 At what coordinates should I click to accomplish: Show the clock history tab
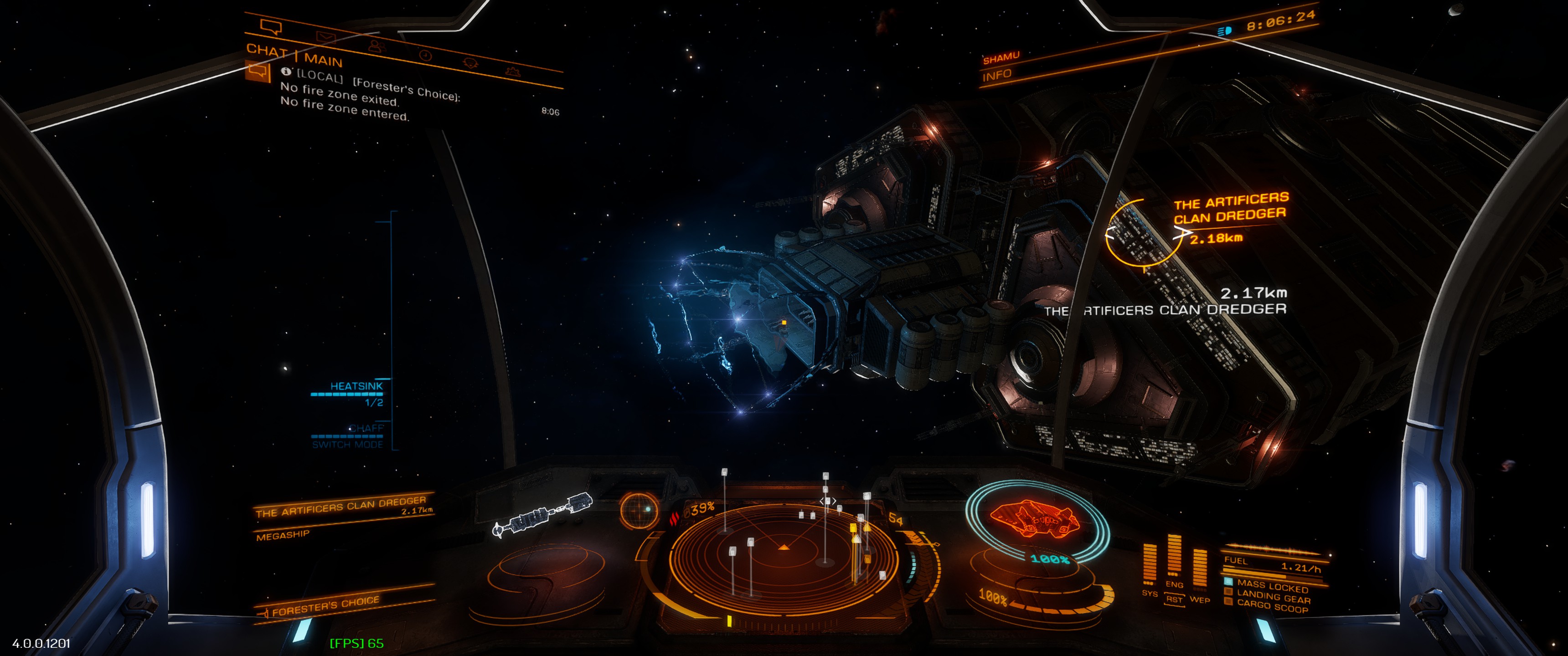click(425, 56)
